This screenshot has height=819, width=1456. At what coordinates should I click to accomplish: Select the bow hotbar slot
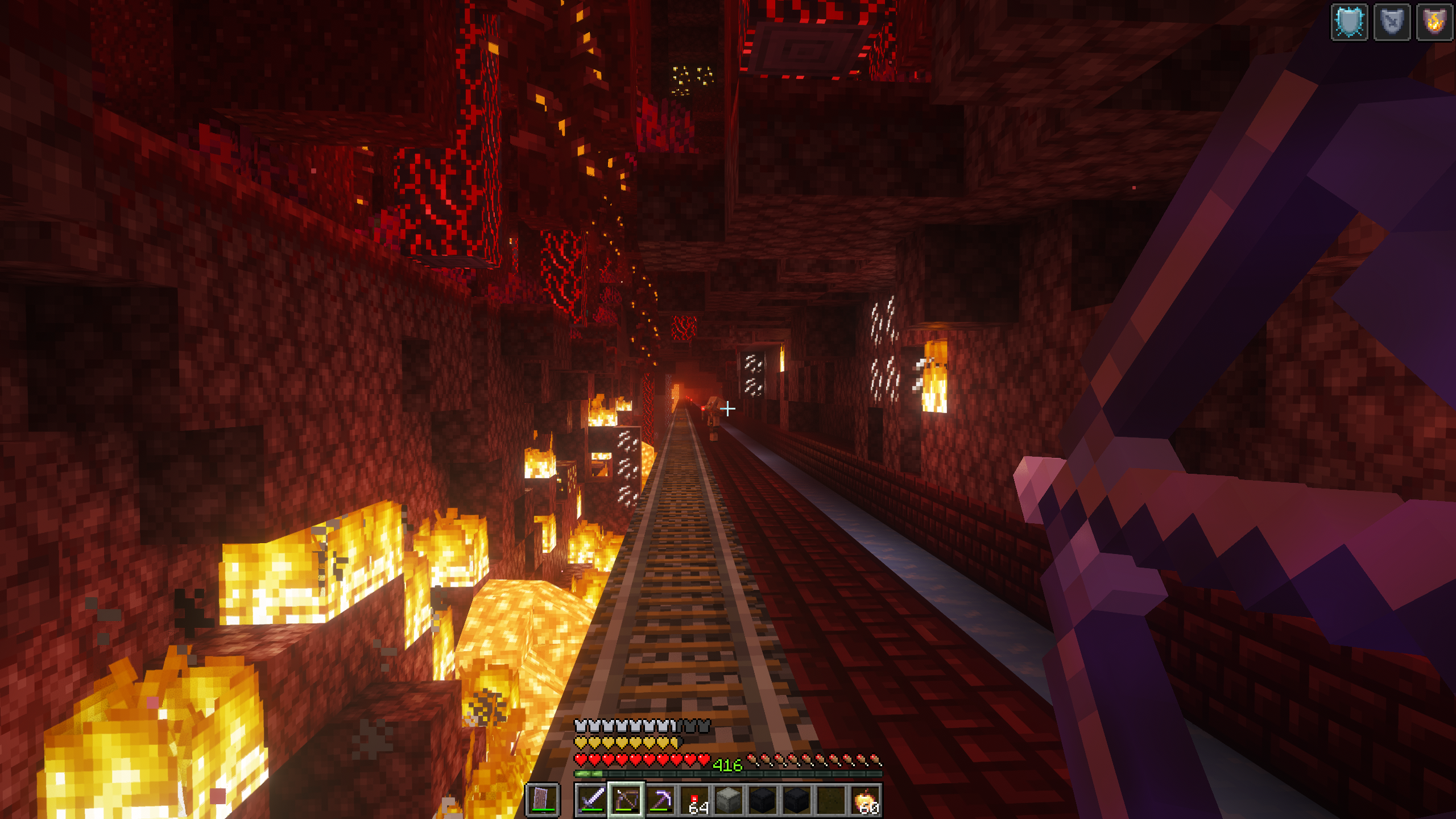(626, 800)
